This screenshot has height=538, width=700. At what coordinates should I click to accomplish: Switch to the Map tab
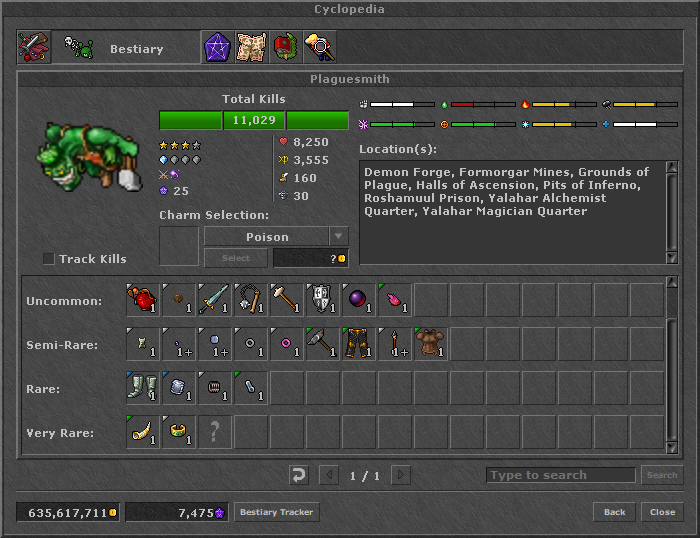pos(251,47)
